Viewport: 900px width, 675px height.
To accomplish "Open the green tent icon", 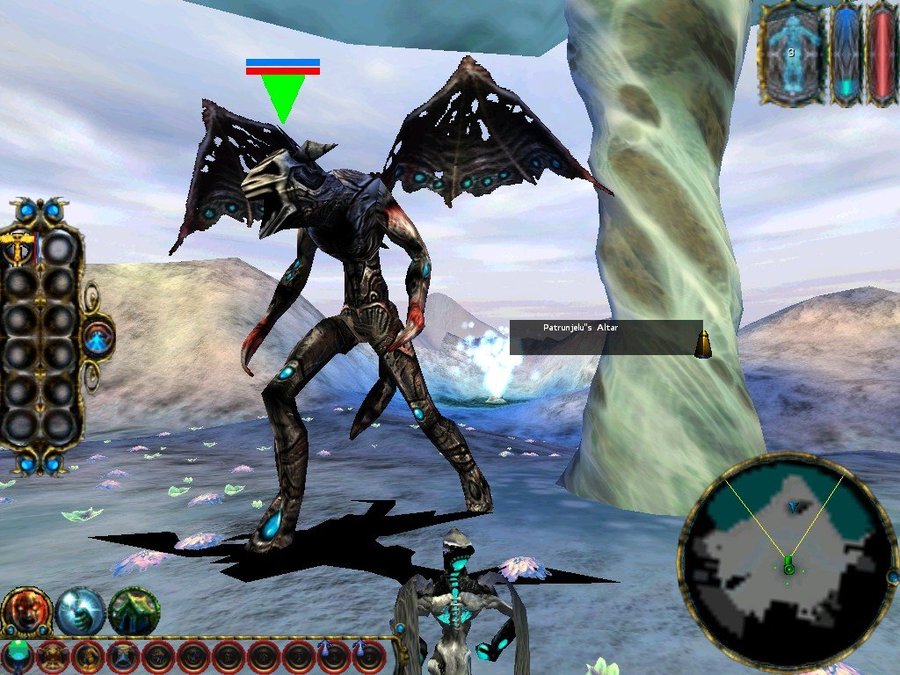I will [131, 612].
